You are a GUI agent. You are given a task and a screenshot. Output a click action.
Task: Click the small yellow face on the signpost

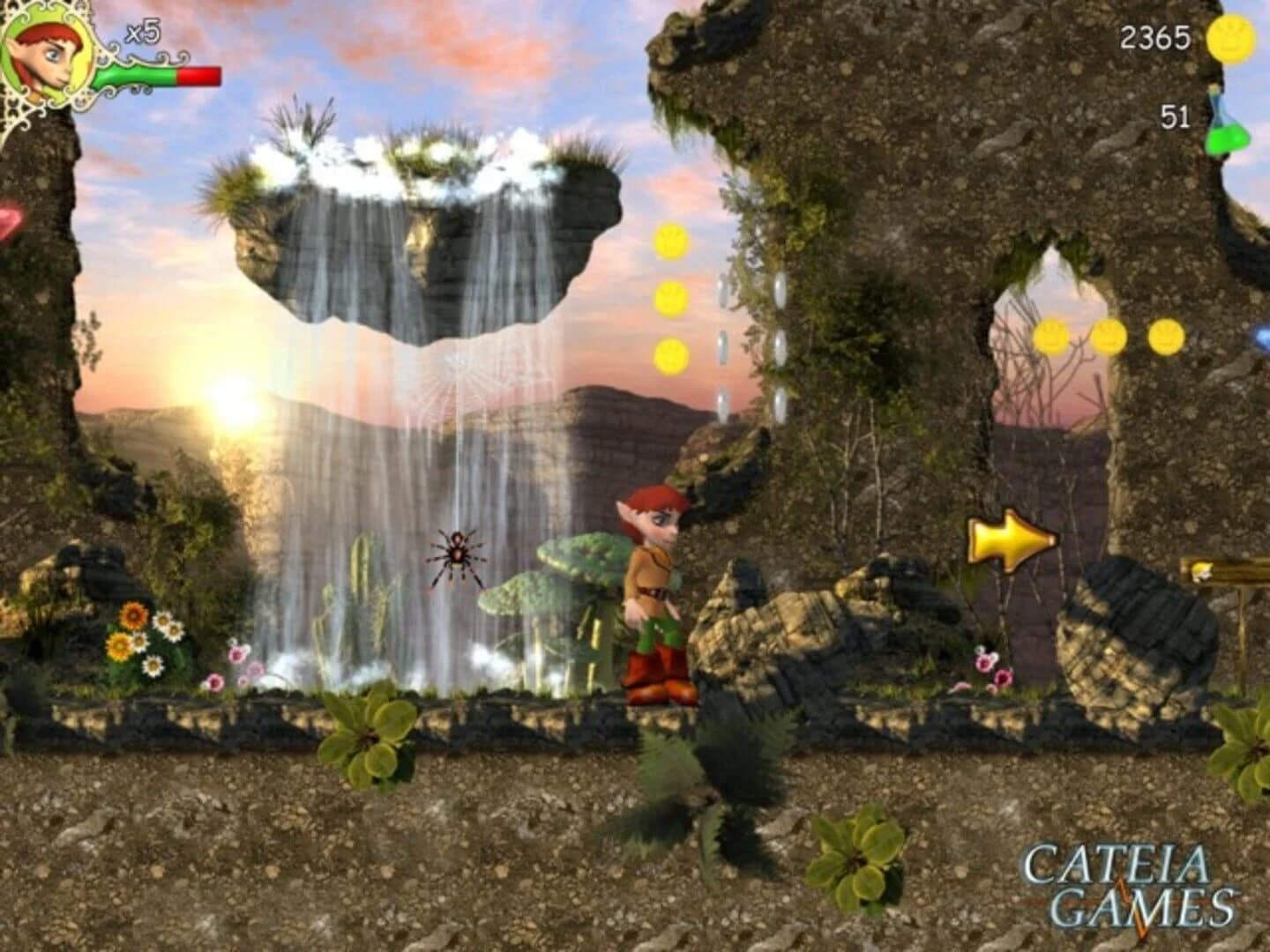point(1201,571)
